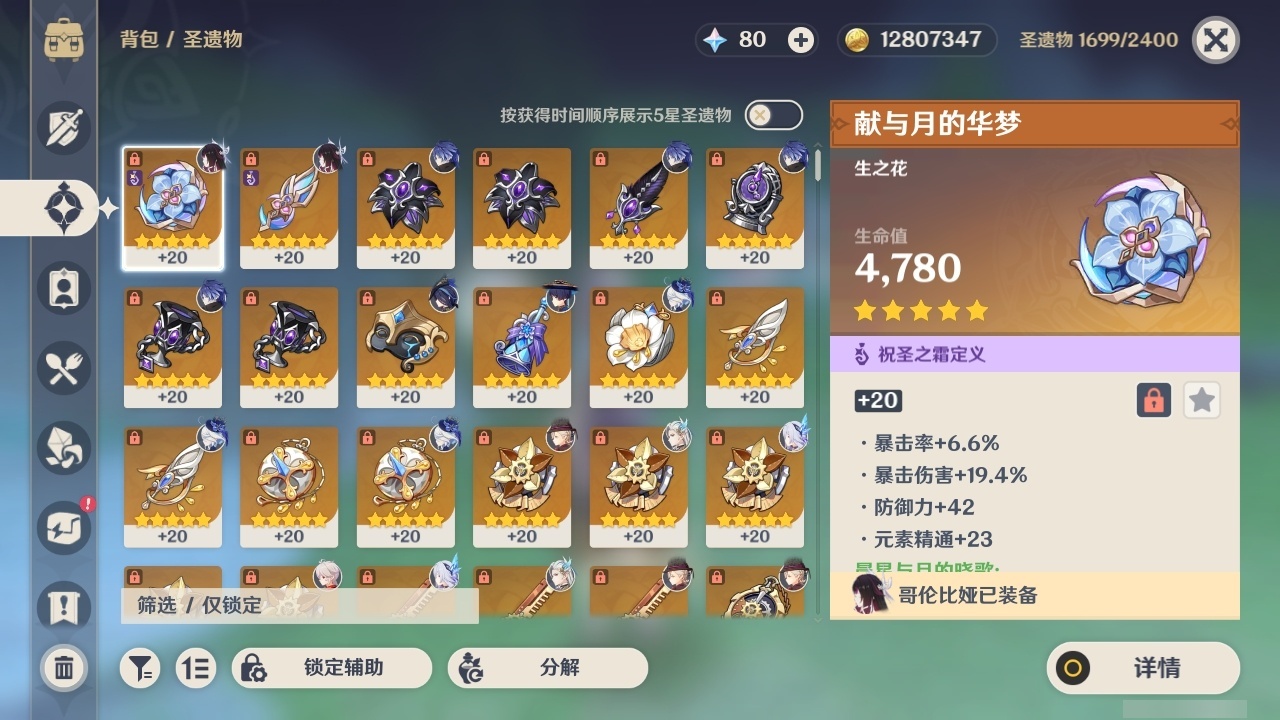This screenshot has height=720, width=1280.
Task: Unlock the artifact using the red lock icon
Action: tap(1156, 400)
